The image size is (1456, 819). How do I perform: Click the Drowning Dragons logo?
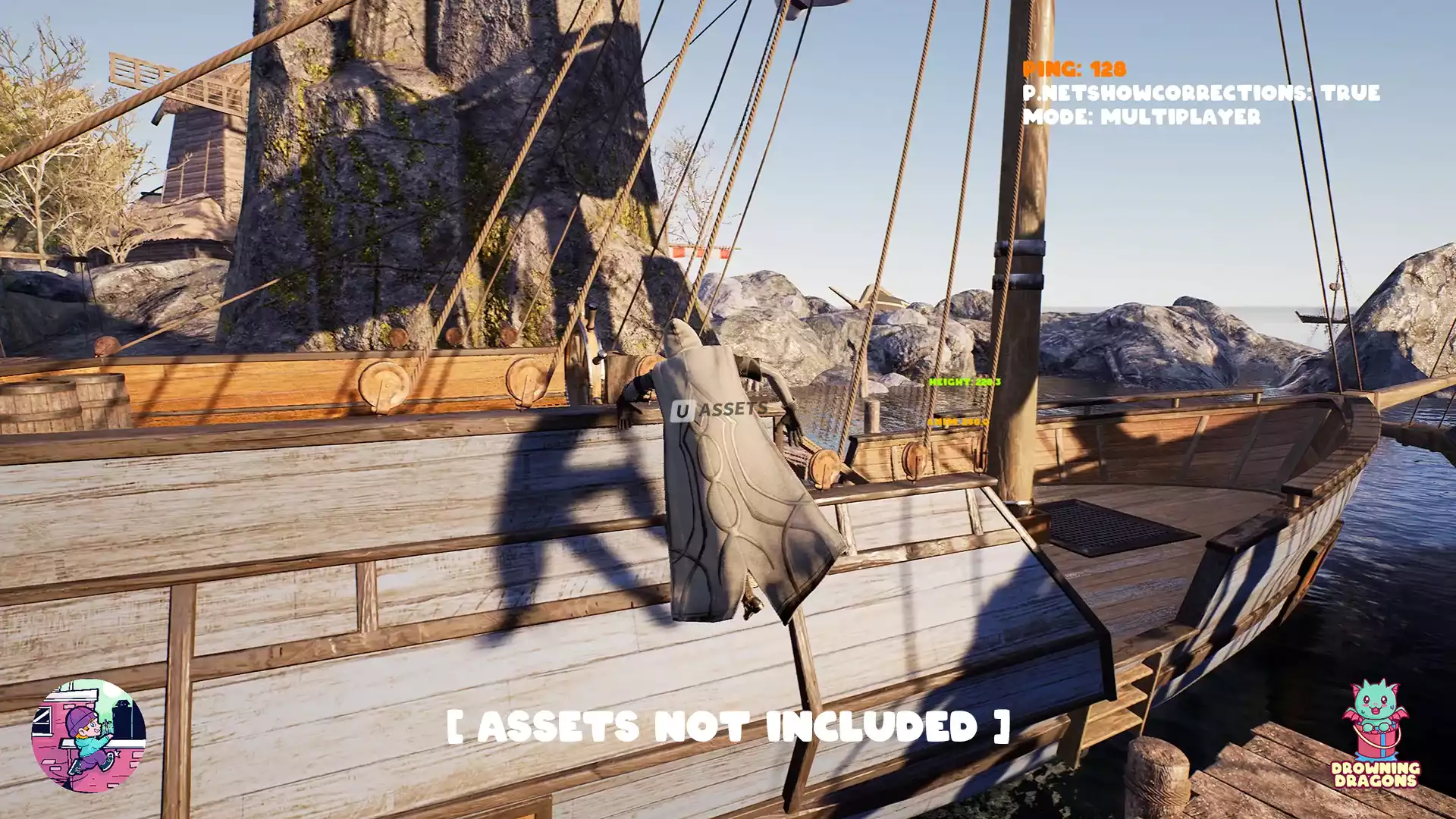[x=1375, y=734]
